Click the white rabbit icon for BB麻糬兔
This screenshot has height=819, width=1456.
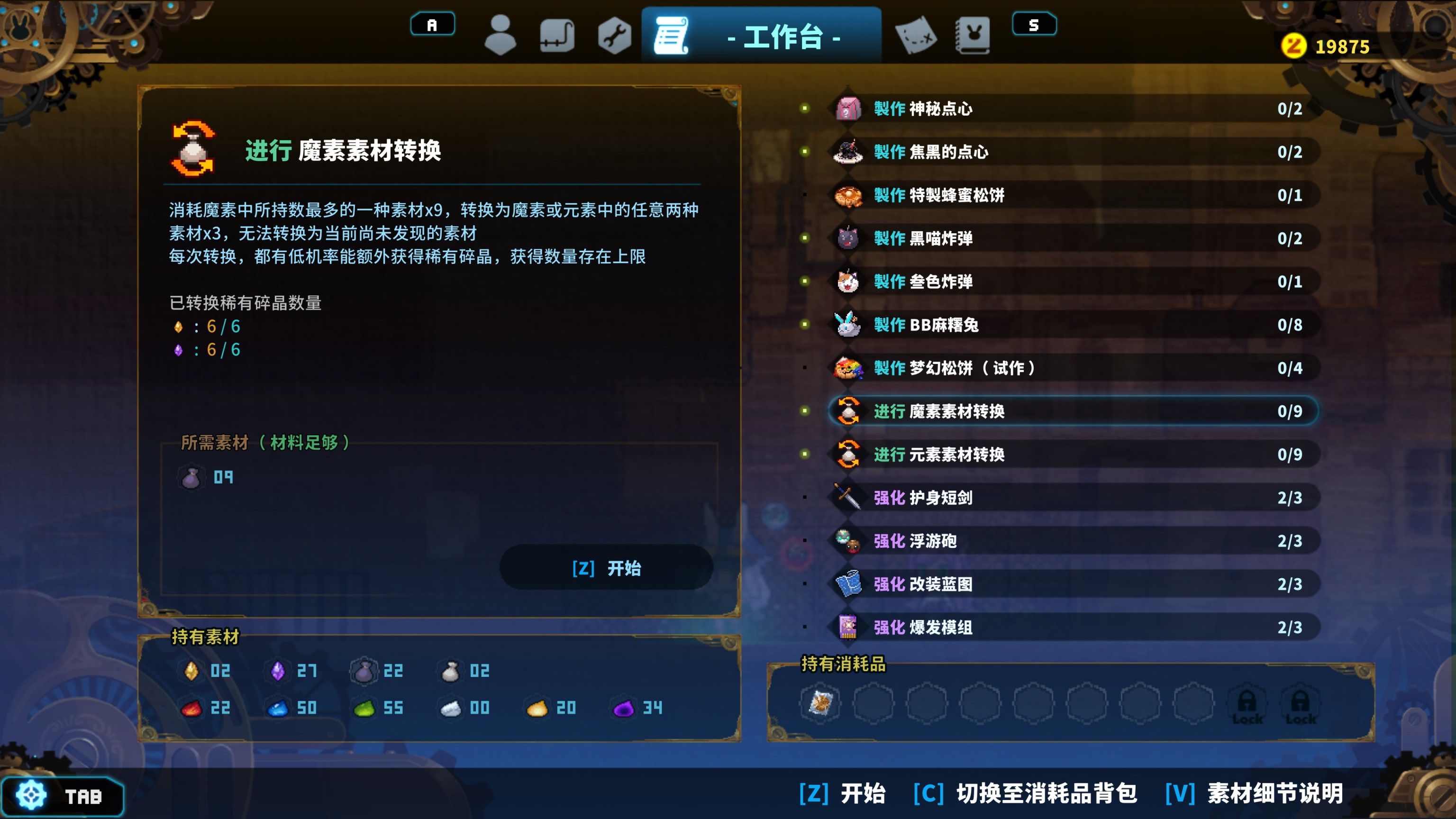(x=847, y=325)
